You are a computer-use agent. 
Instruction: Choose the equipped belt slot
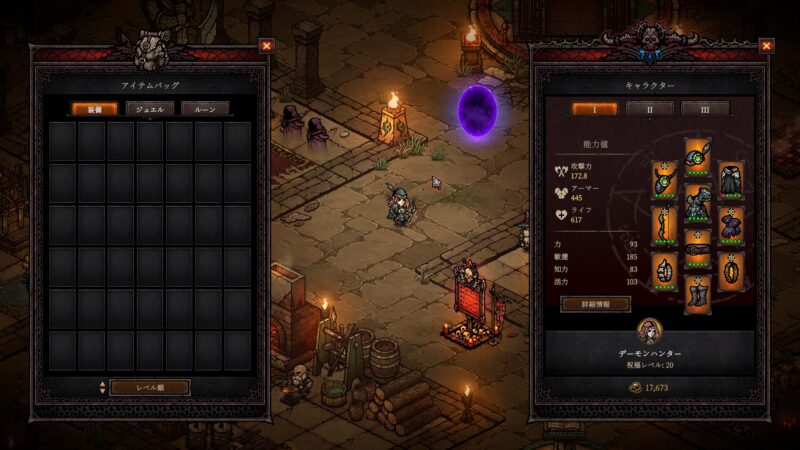pyautogui.click(x=698, y=250)
